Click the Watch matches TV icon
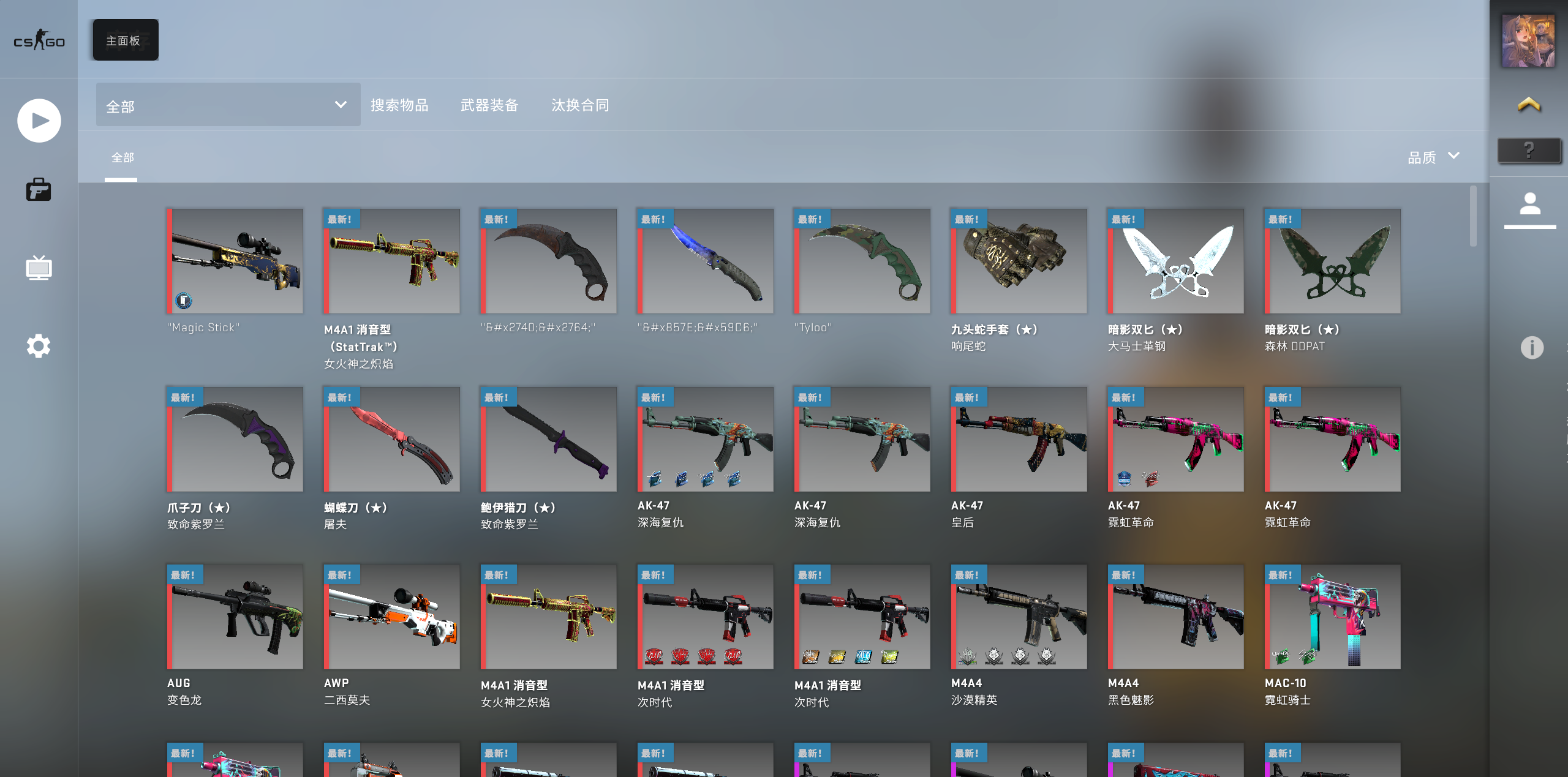 39,268
